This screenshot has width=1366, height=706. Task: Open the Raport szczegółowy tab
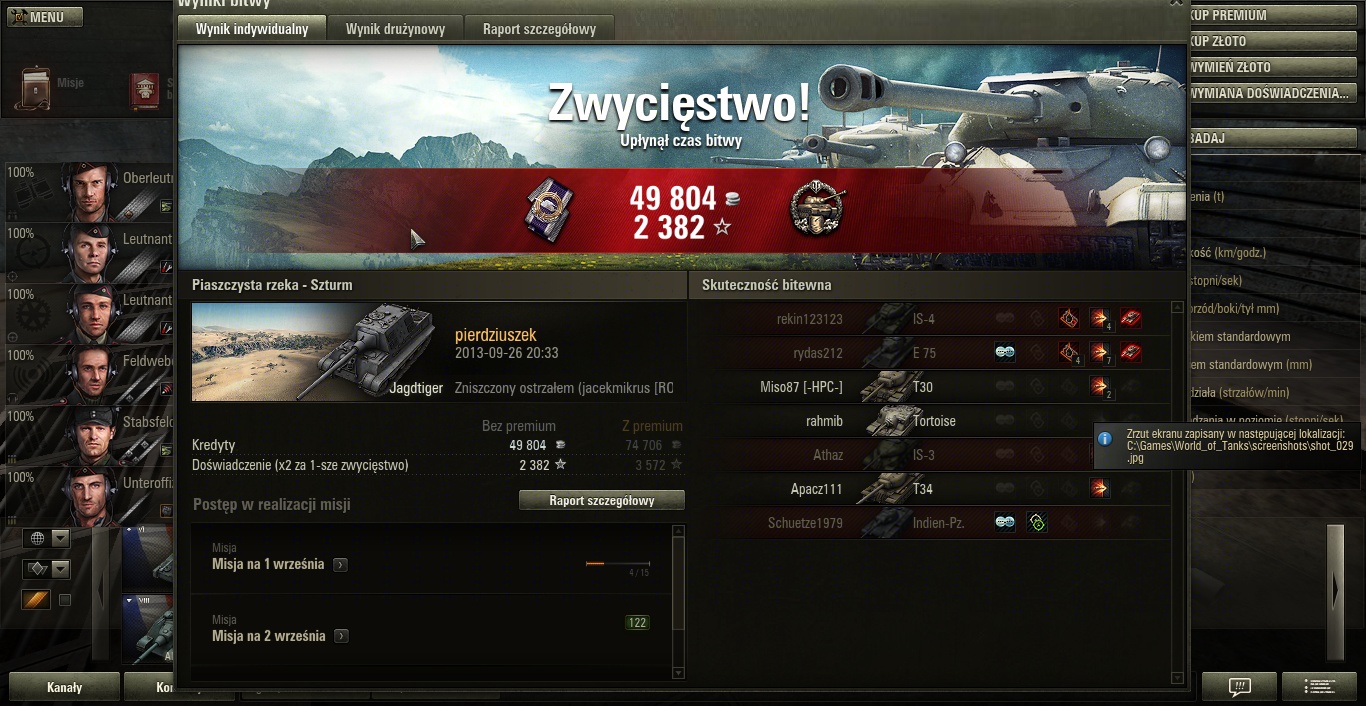(539, 29)
